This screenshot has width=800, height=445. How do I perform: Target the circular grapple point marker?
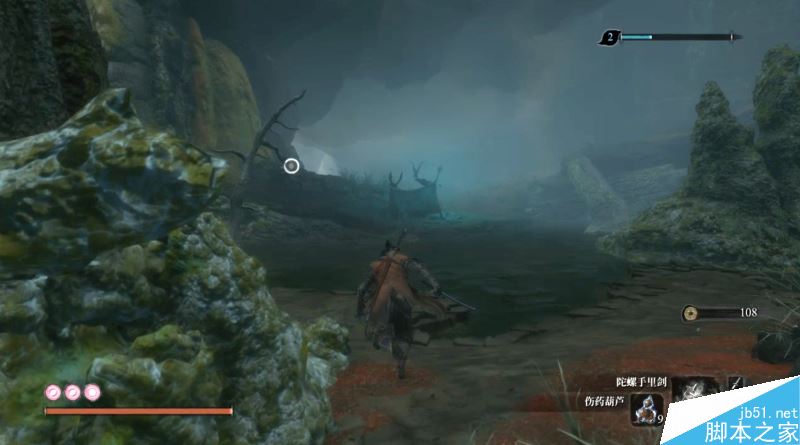coord(291,165)
